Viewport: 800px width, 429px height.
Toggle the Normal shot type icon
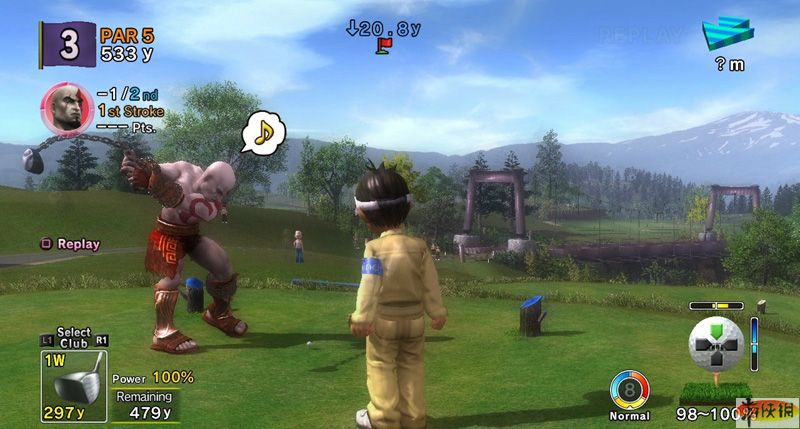pyautogui.click(x=629, y=390)
